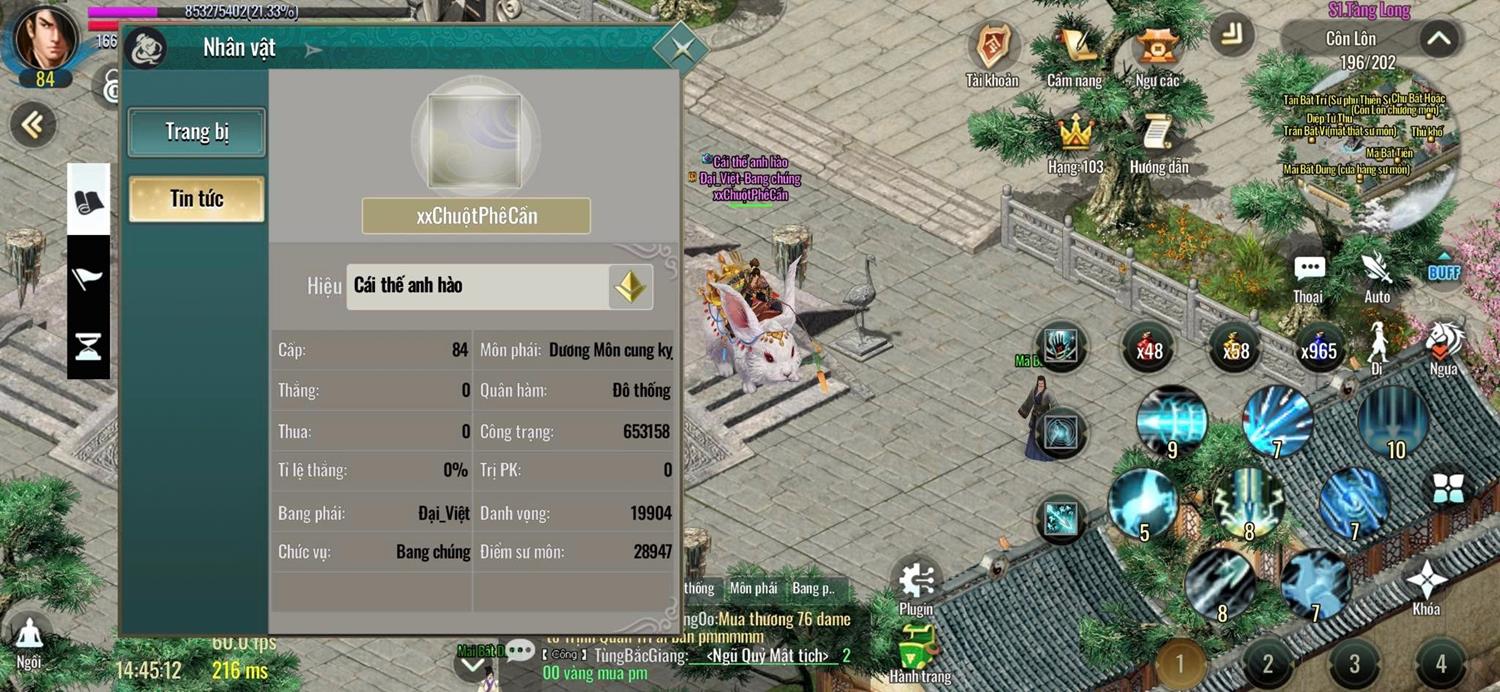Use the x965 potion slot
Screen dimensions: 1500x692
point(1319,347)
